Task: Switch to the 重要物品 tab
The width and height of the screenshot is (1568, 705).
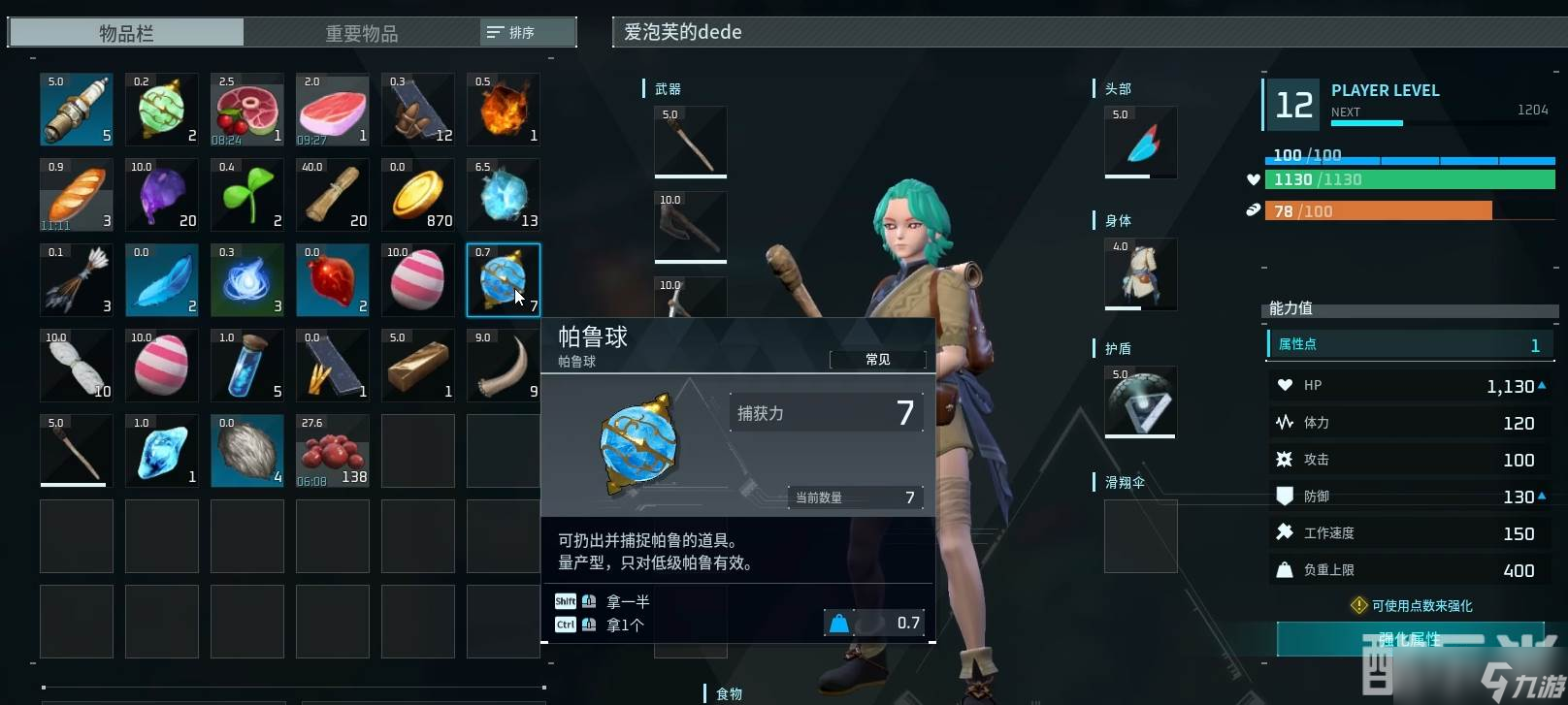Action: (362, 32)
